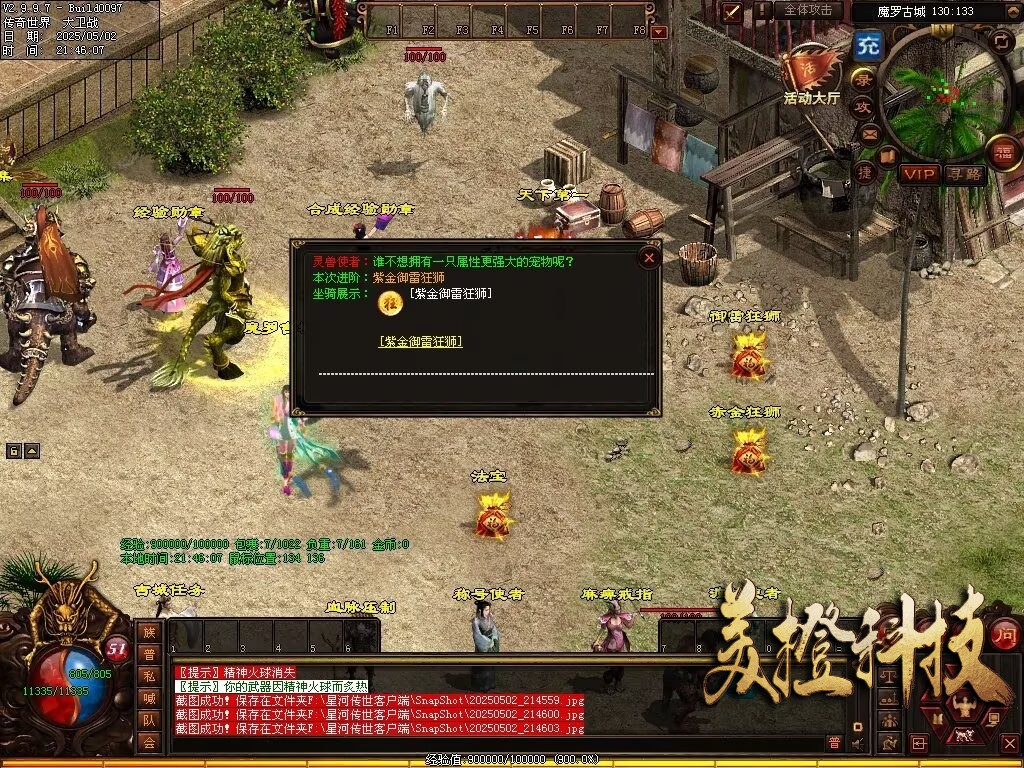Toggle the 全体攻击 attack mode button
This screenshot has width=1024, height=768.
pos(807,10)
